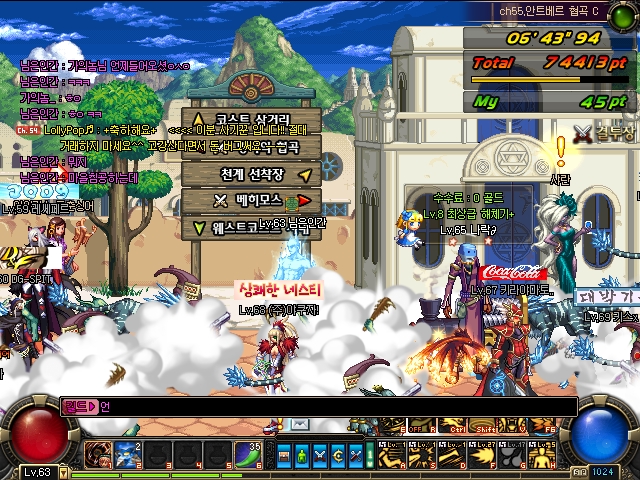The image size is (640, 480).
Task: Open the inventory chest menu button
Action: [283, 455]
